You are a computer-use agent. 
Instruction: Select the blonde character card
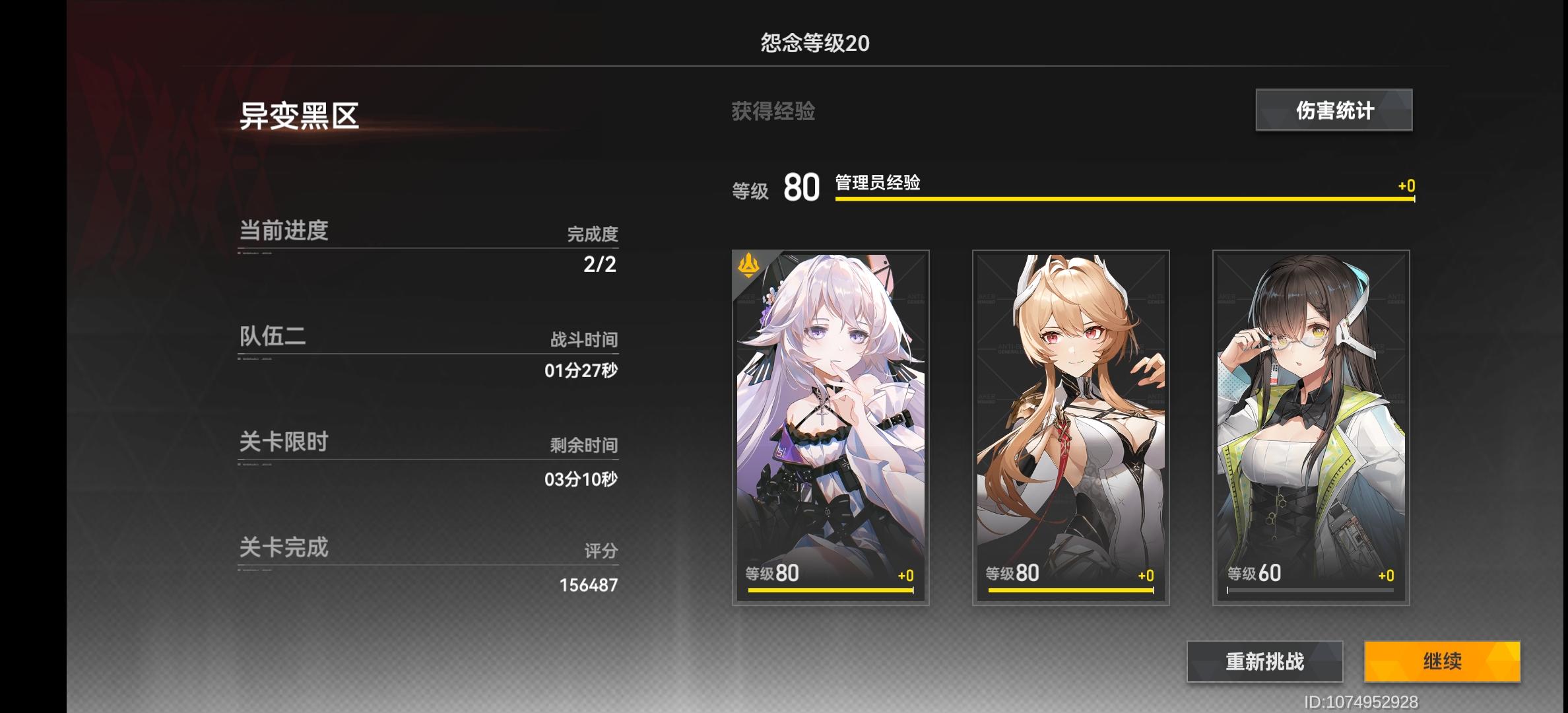pyautogui.click(x=1072, y=429)
